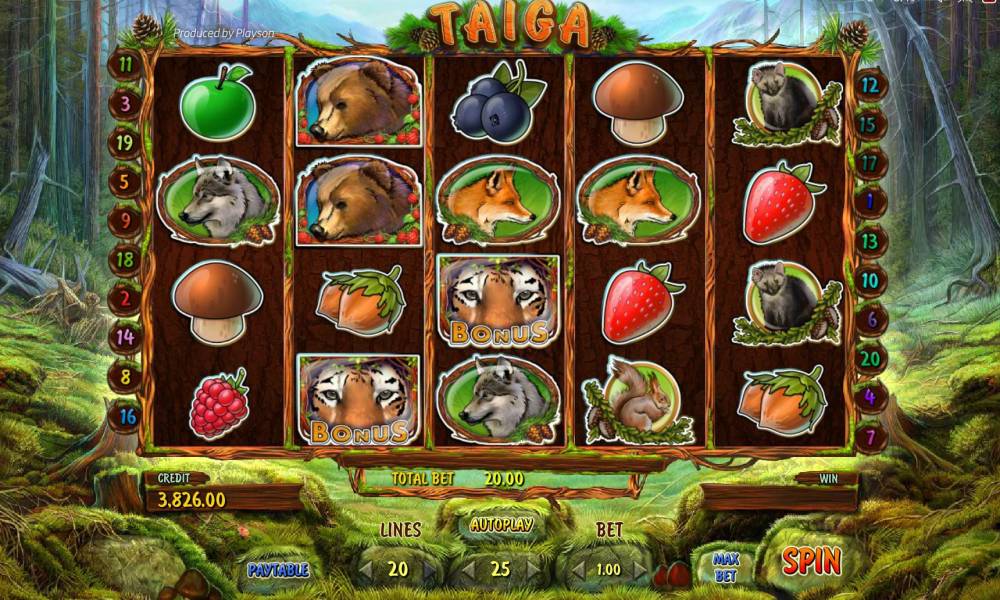Increase the bet amount
The width and height of the screenshot is (1000, 600).
tap(639, 570)
